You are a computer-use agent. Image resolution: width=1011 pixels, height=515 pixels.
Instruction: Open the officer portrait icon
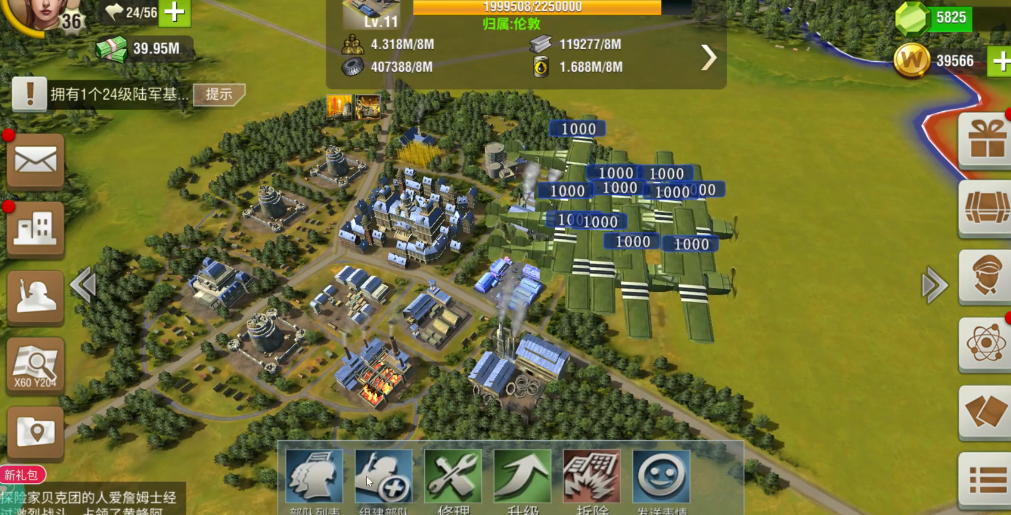click(986, 276)
